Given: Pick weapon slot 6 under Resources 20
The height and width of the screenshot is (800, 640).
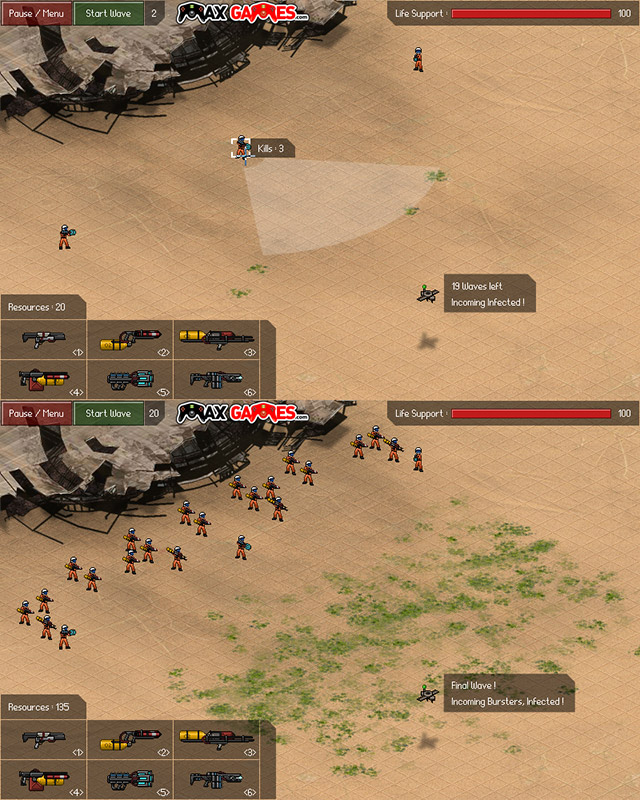Looking at the screenshot, I should click(x=217, y=379).
